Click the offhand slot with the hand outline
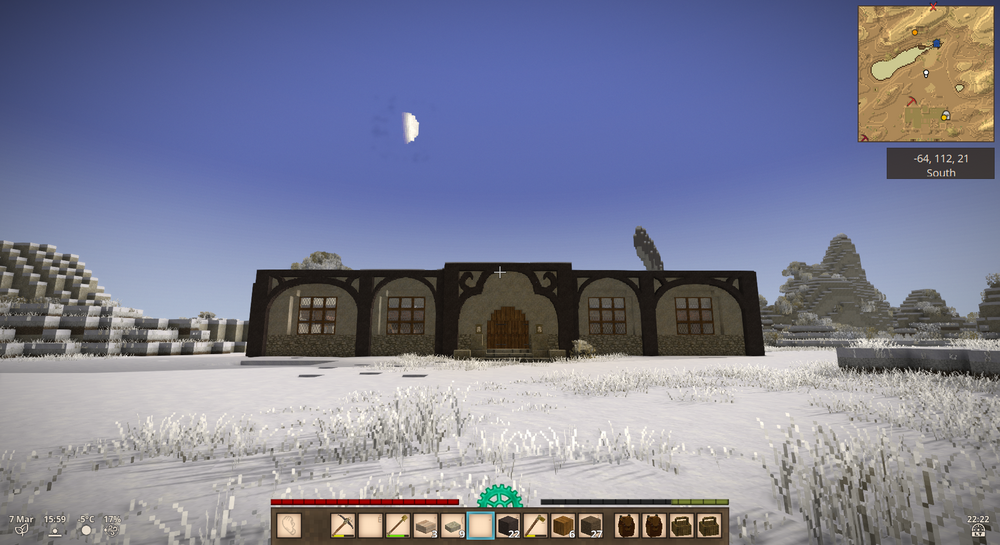 (289, 525)
